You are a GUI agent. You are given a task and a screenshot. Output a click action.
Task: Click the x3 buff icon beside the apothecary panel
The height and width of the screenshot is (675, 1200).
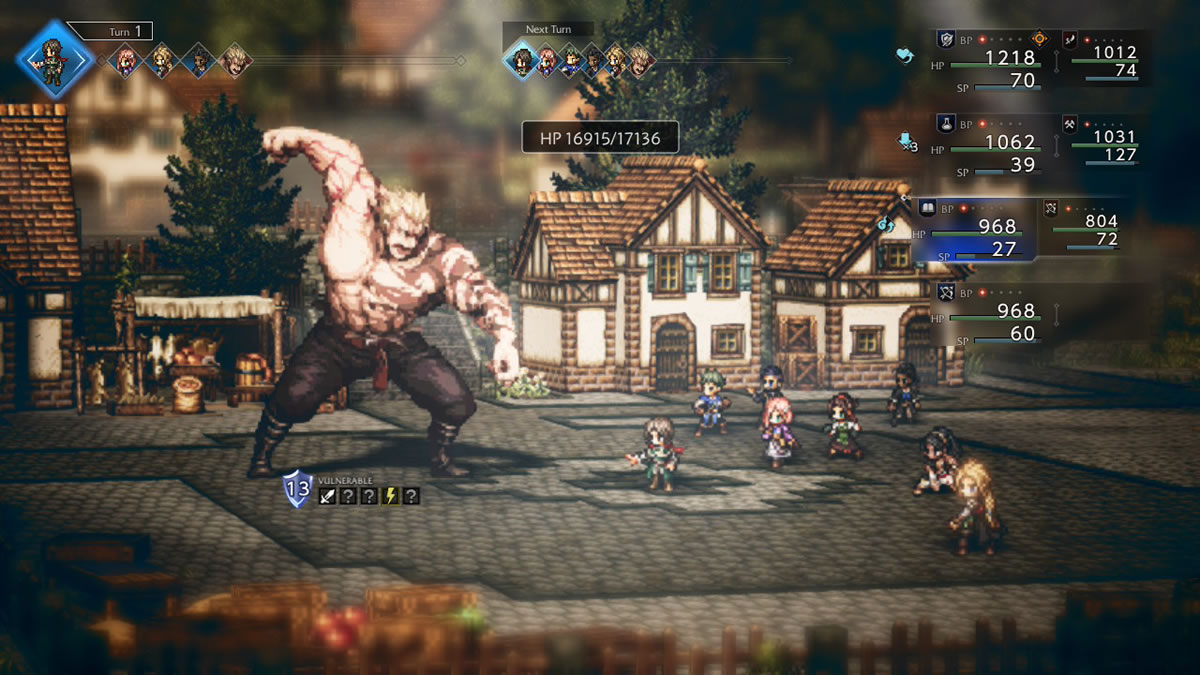coord(908,142)
